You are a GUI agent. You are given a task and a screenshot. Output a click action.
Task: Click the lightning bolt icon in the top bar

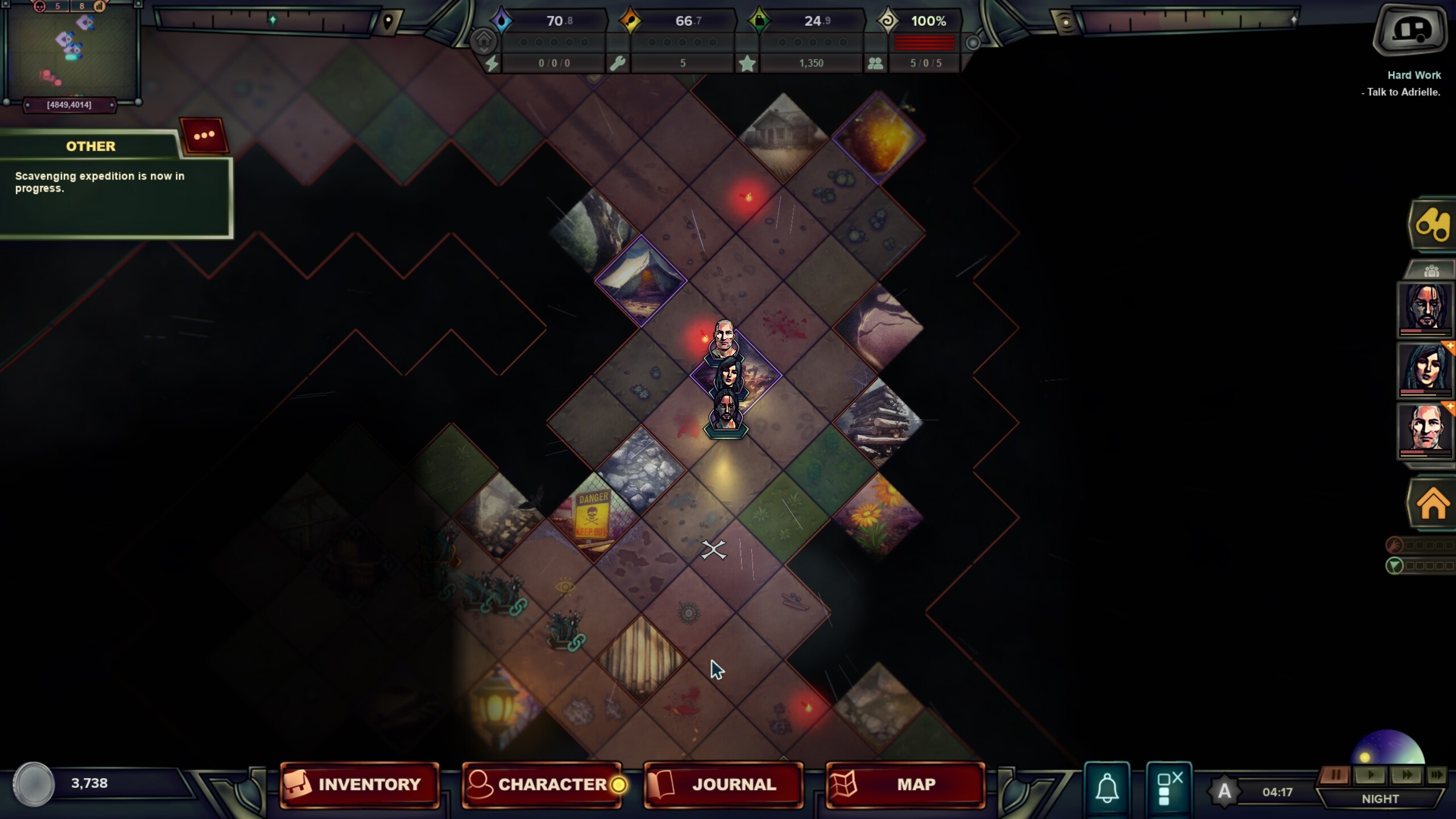493,63
